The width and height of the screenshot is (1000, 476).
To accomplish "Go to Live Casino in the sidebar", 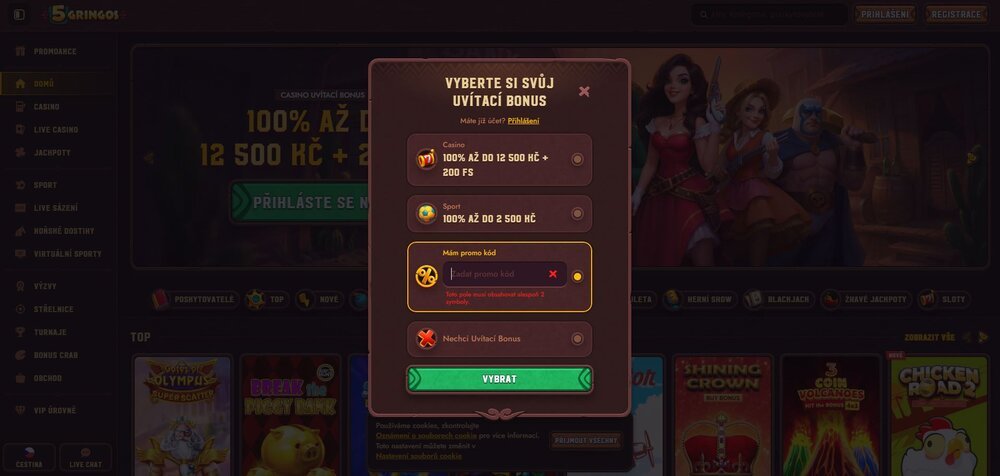I will [x=55, y=130].
